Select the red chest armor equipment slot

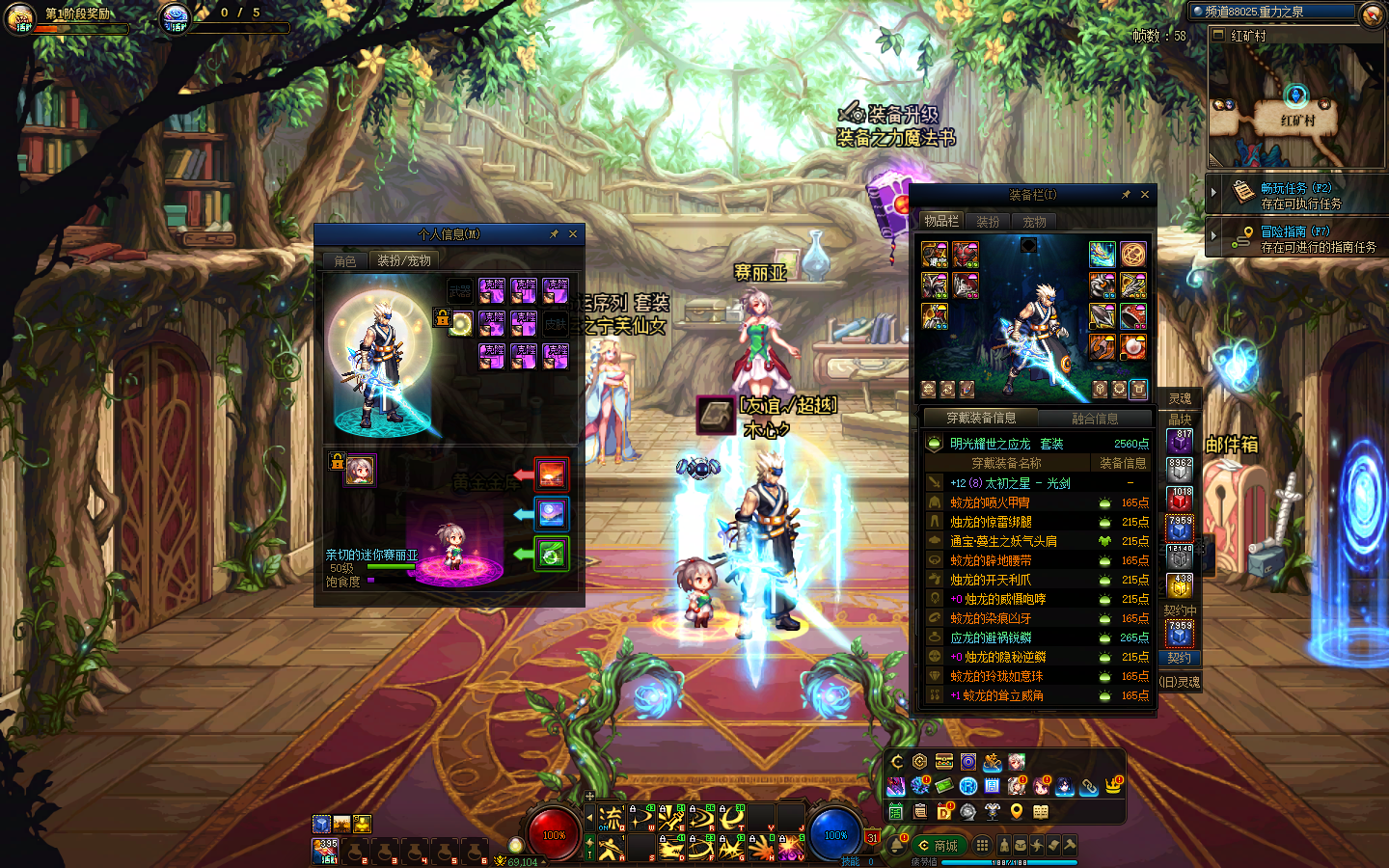point(966,255)
